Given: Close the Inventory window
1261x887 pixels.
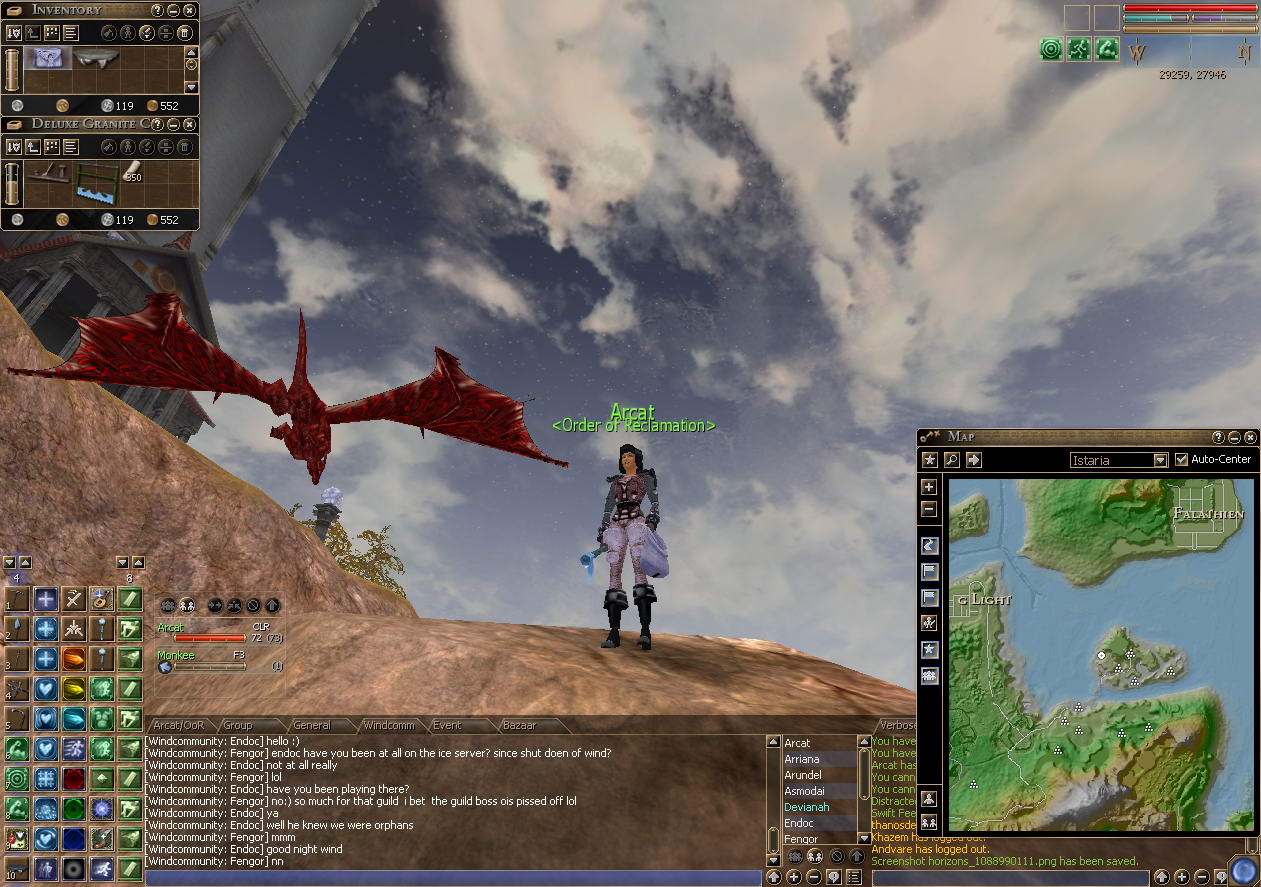Looking at the screenshot, I should (x=190, y=10).
